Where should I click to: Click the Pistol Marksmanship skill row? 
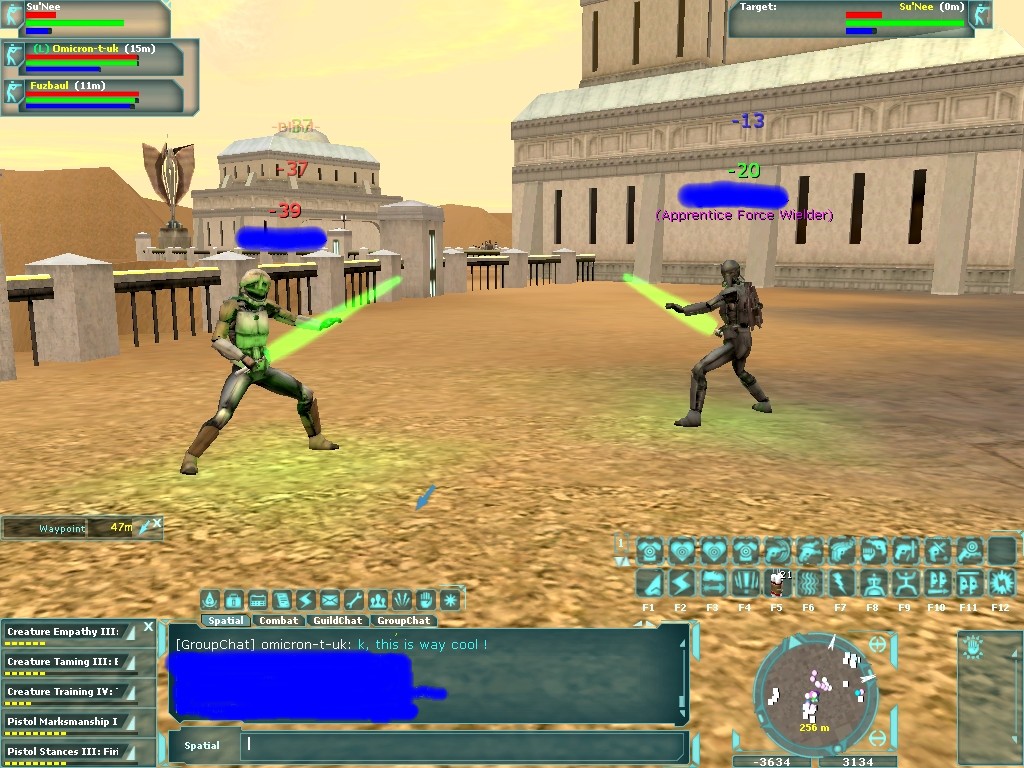click(66, 723)
